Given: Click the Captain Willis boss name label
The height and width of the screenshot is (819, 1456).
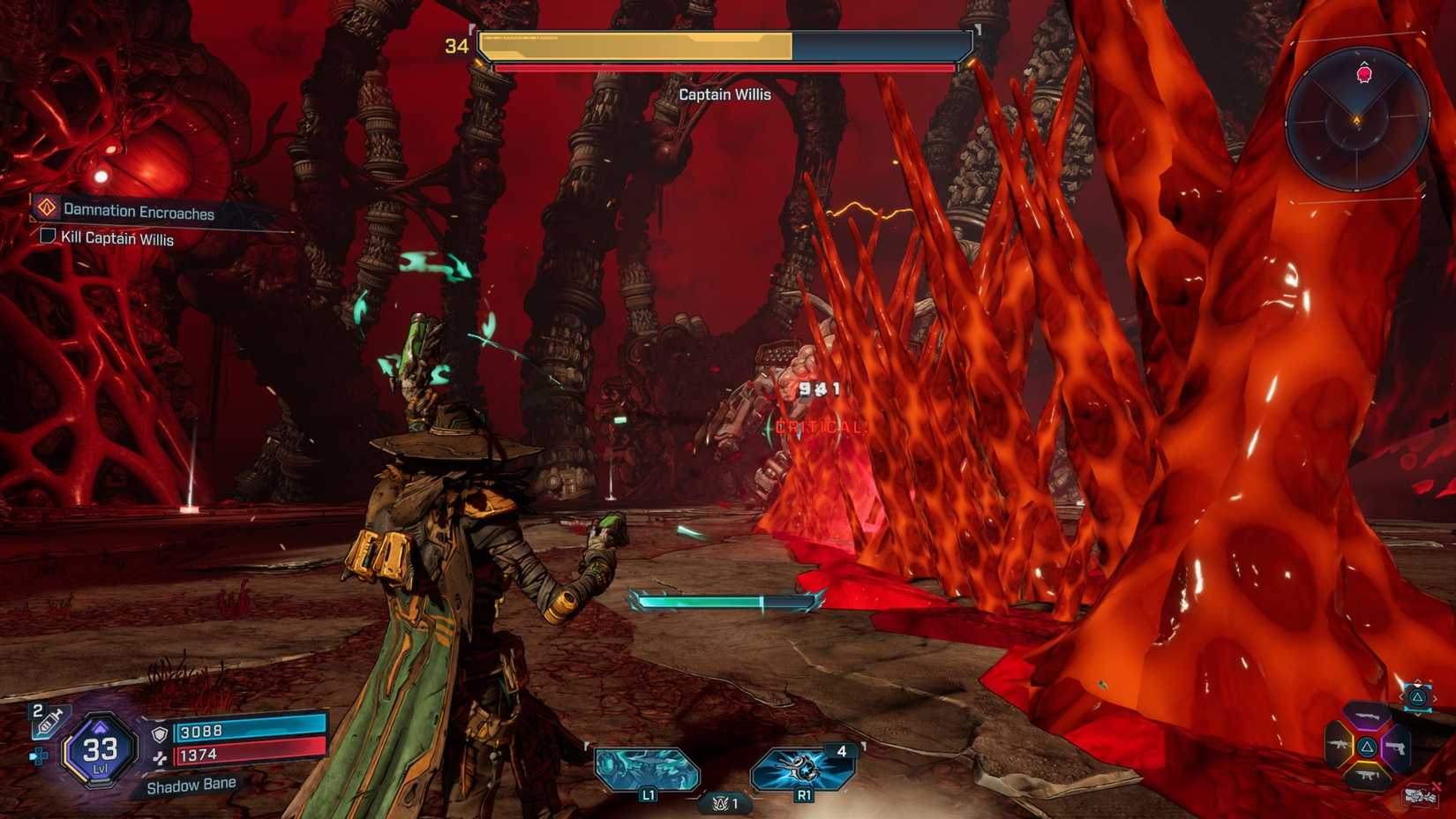Looking at the screenshot, I should [724, 94].
